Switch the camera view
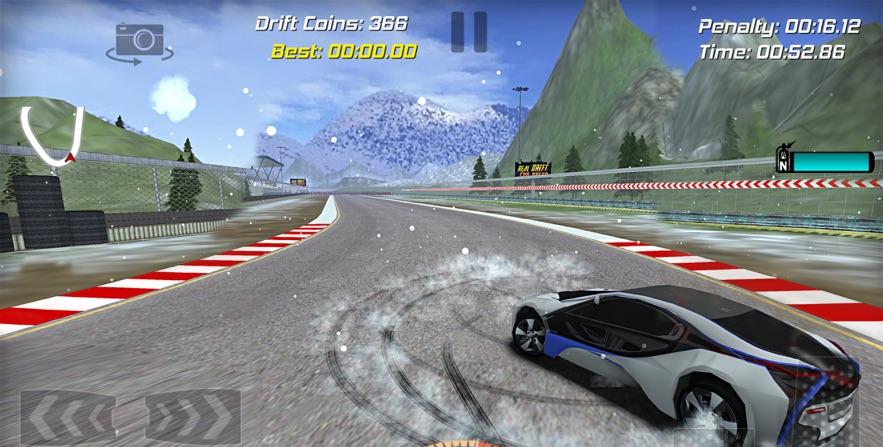Screen dimensions: 883x447 pyautogui.click(x=139, y=42)
